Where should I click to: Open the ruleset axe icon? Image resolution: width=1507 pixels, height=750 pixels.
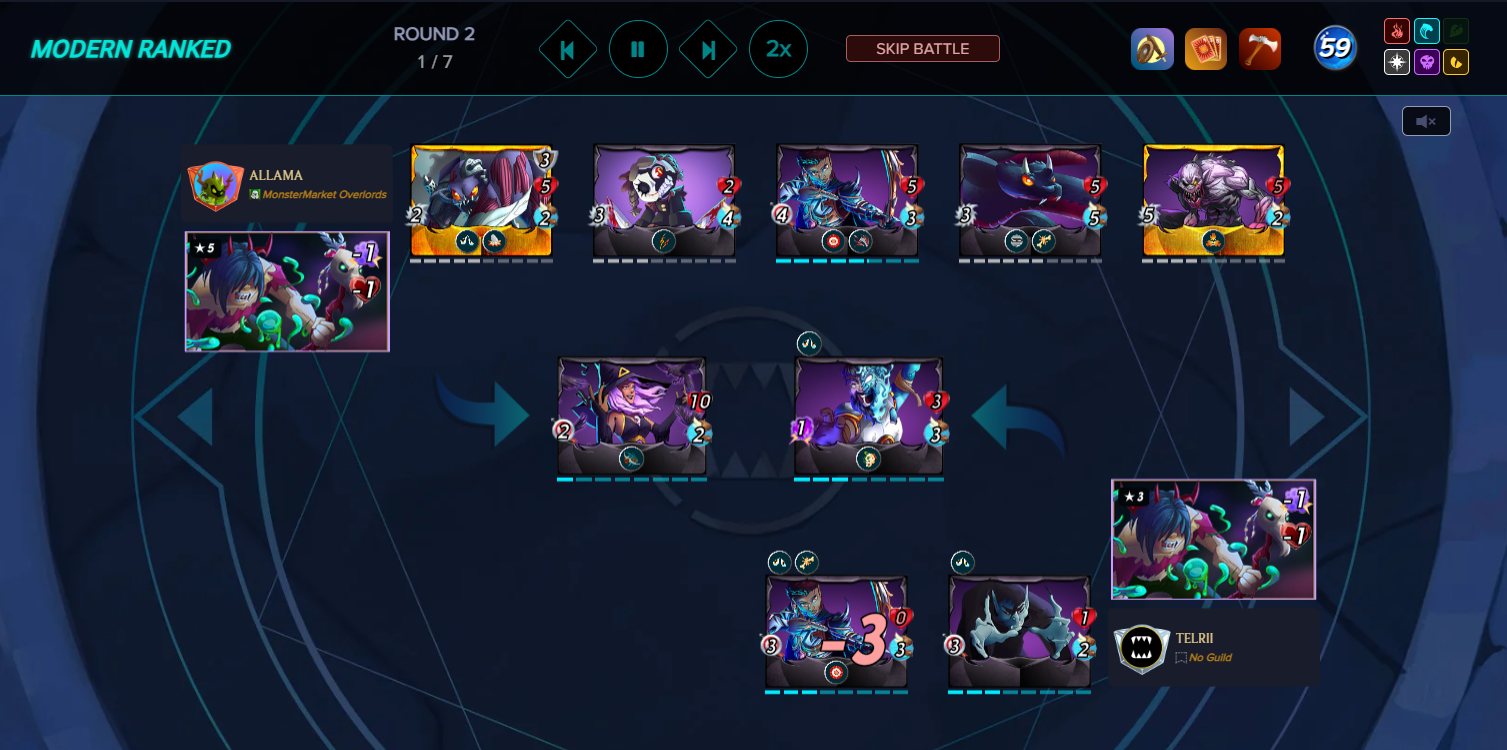tap(1259, 48)
